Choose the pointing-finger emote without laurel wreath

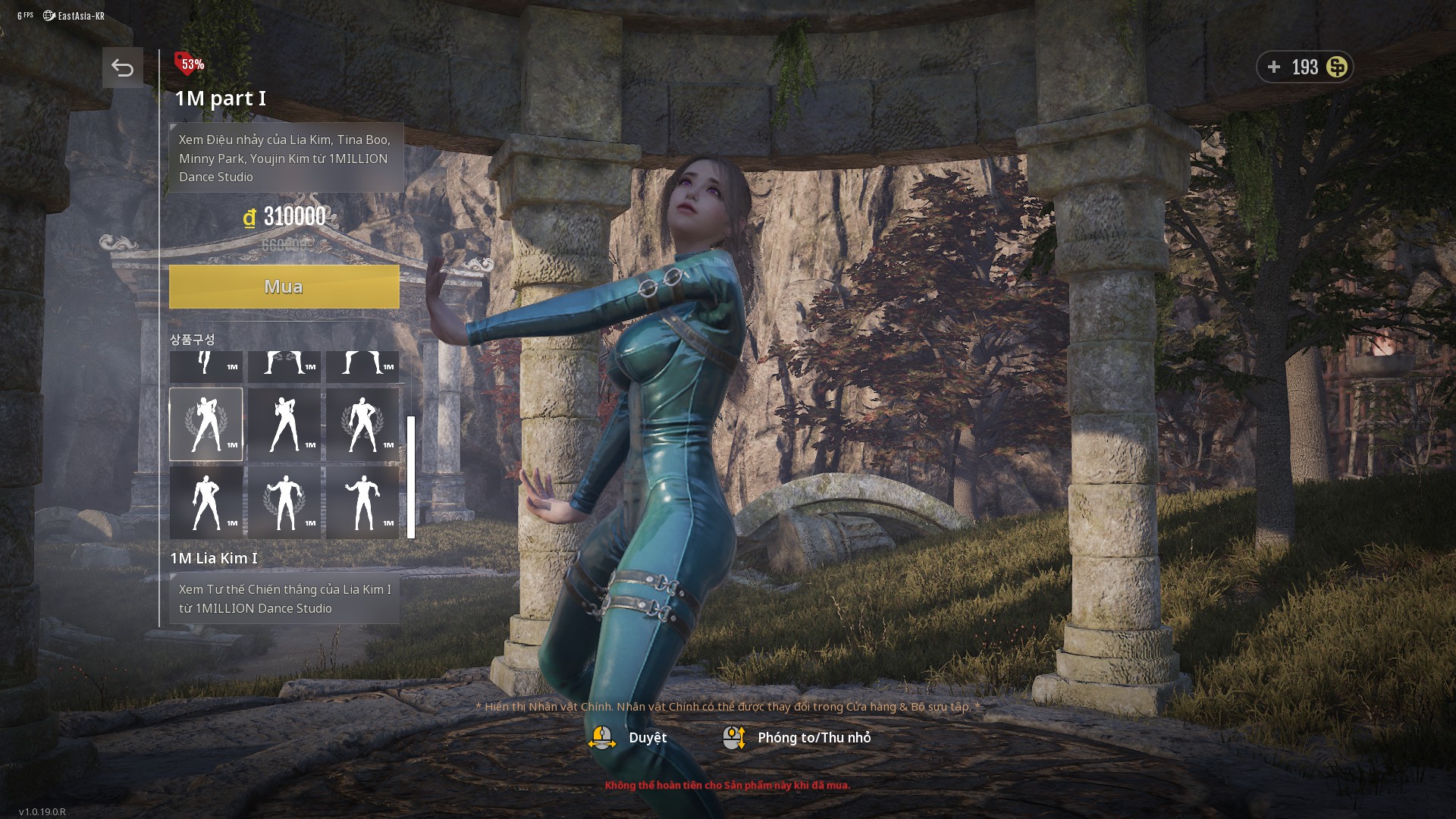284,425
